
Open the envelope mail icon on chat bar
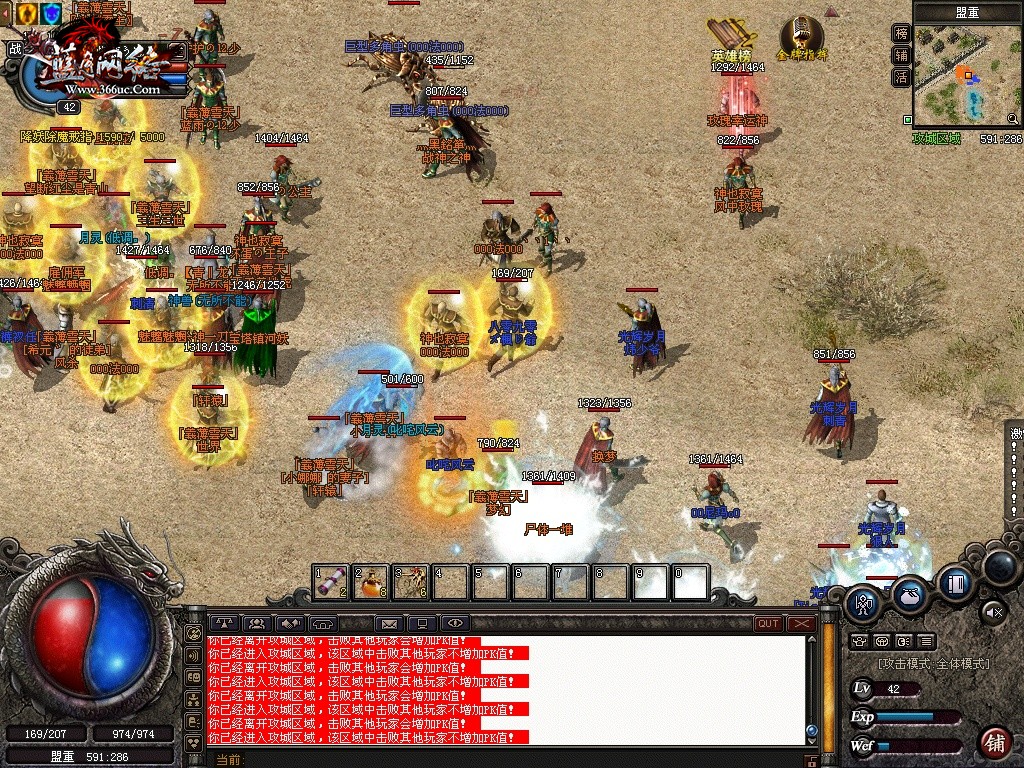point(389,624)
